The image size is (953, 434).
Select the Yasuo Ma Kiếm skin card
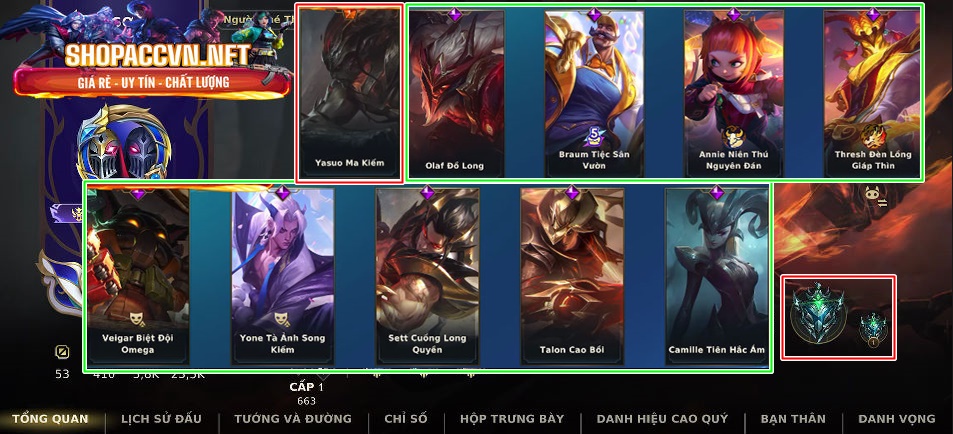pyautogui.click(x=349, y=92)
